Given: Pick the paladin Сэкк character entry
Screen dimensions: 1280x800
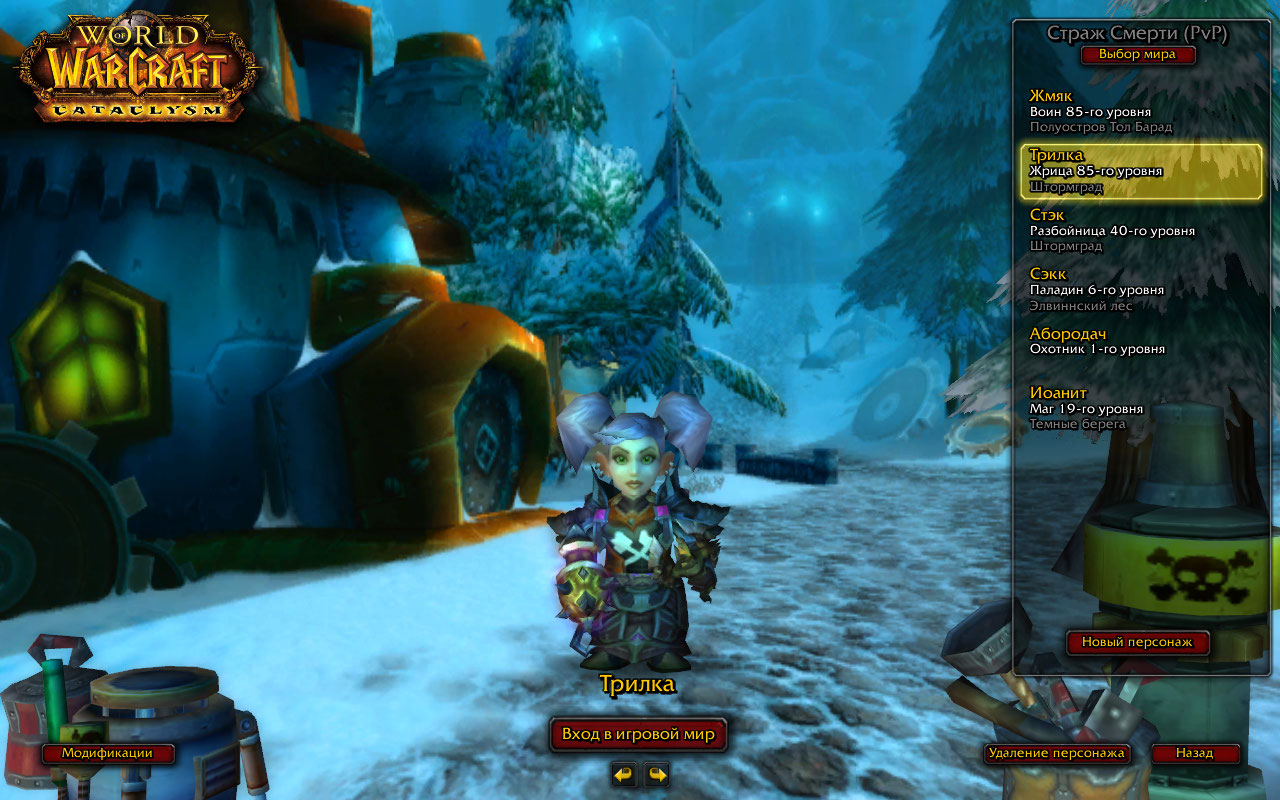Looking at the screenshot, I should (x=1140, y=289).
